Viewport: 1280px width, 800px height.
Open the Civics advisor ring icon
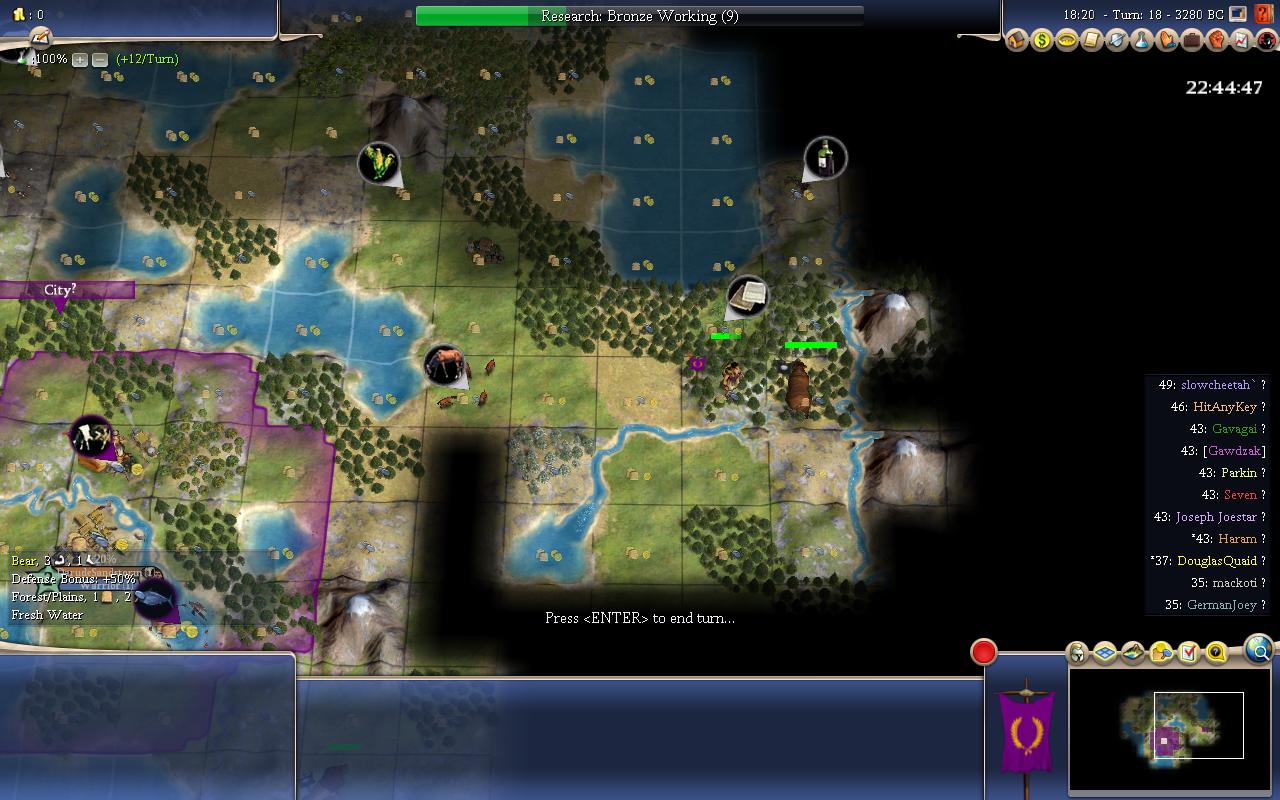tap(1067, 41)
